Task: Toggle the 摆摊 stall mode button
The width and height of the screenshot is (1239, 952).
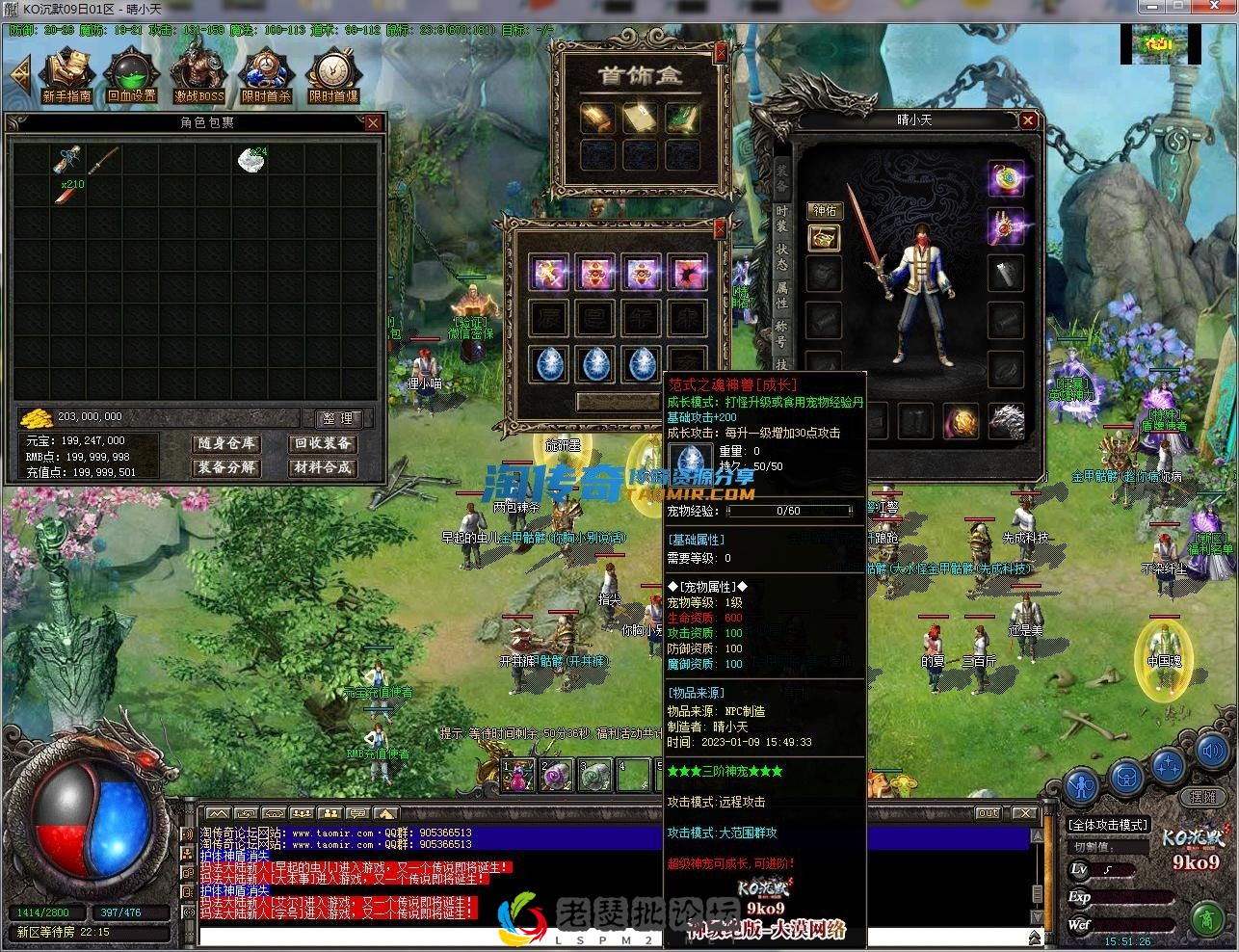Action: 1204,797
